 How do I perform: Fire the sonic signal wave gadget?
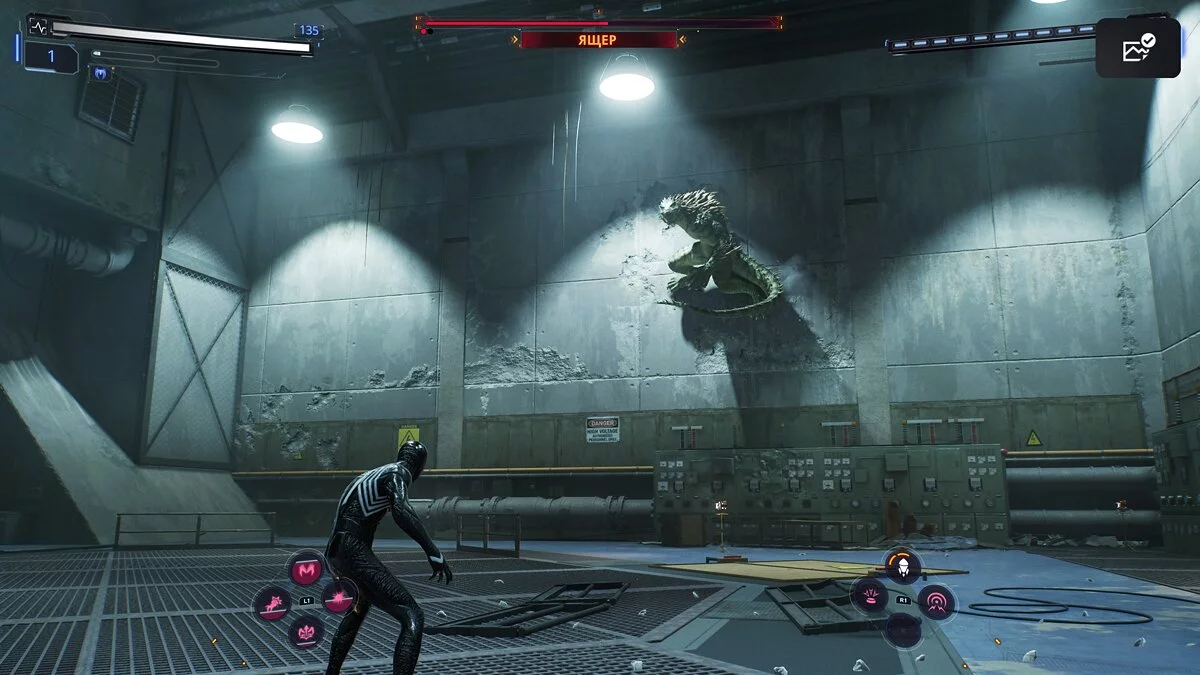937,601
